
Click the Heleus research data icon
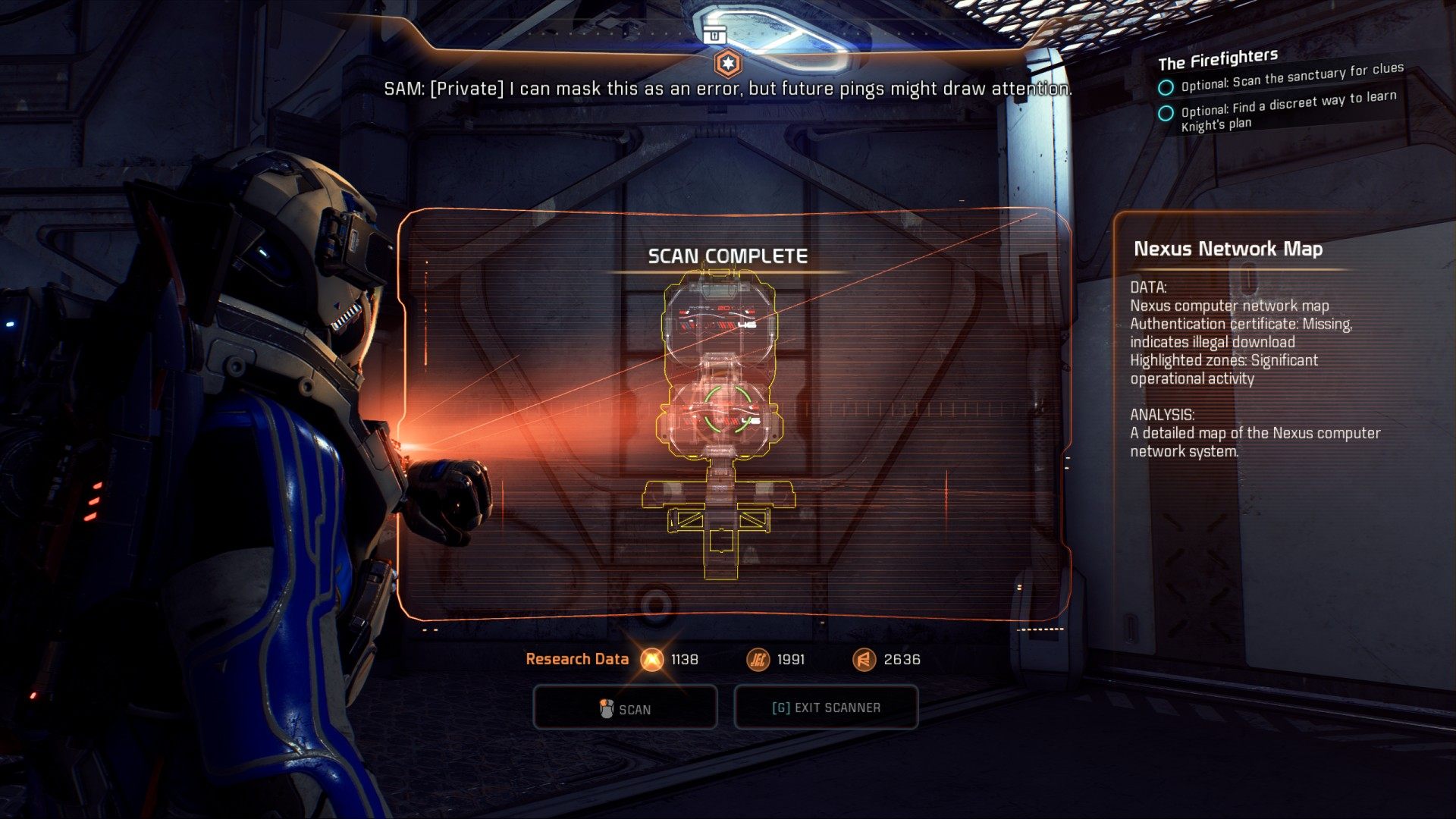point(758,660)
